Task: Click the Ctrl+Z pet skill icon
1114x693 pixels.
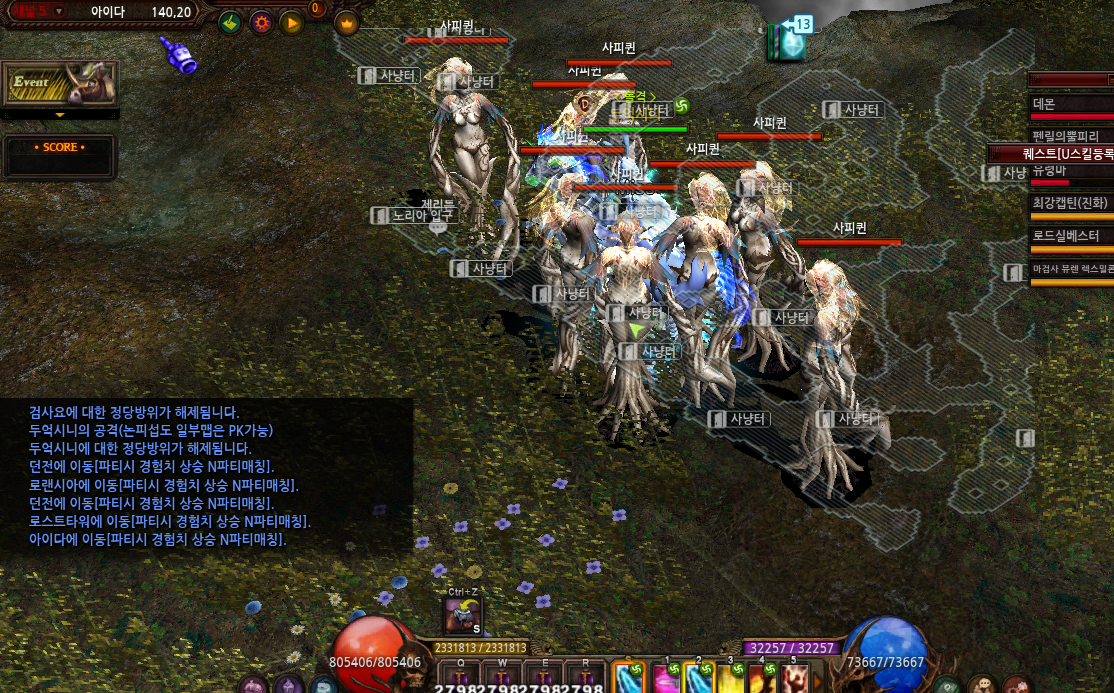Action: pyautogui.click(x=463, y=614)
